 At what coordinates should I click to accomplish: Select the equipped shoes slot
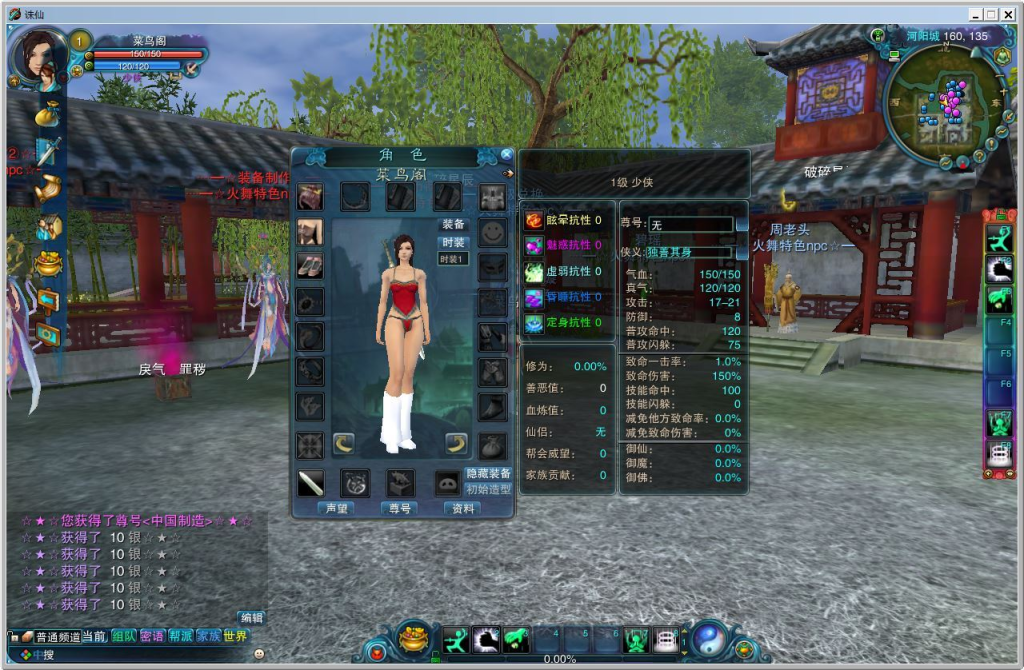coord(309,266)
